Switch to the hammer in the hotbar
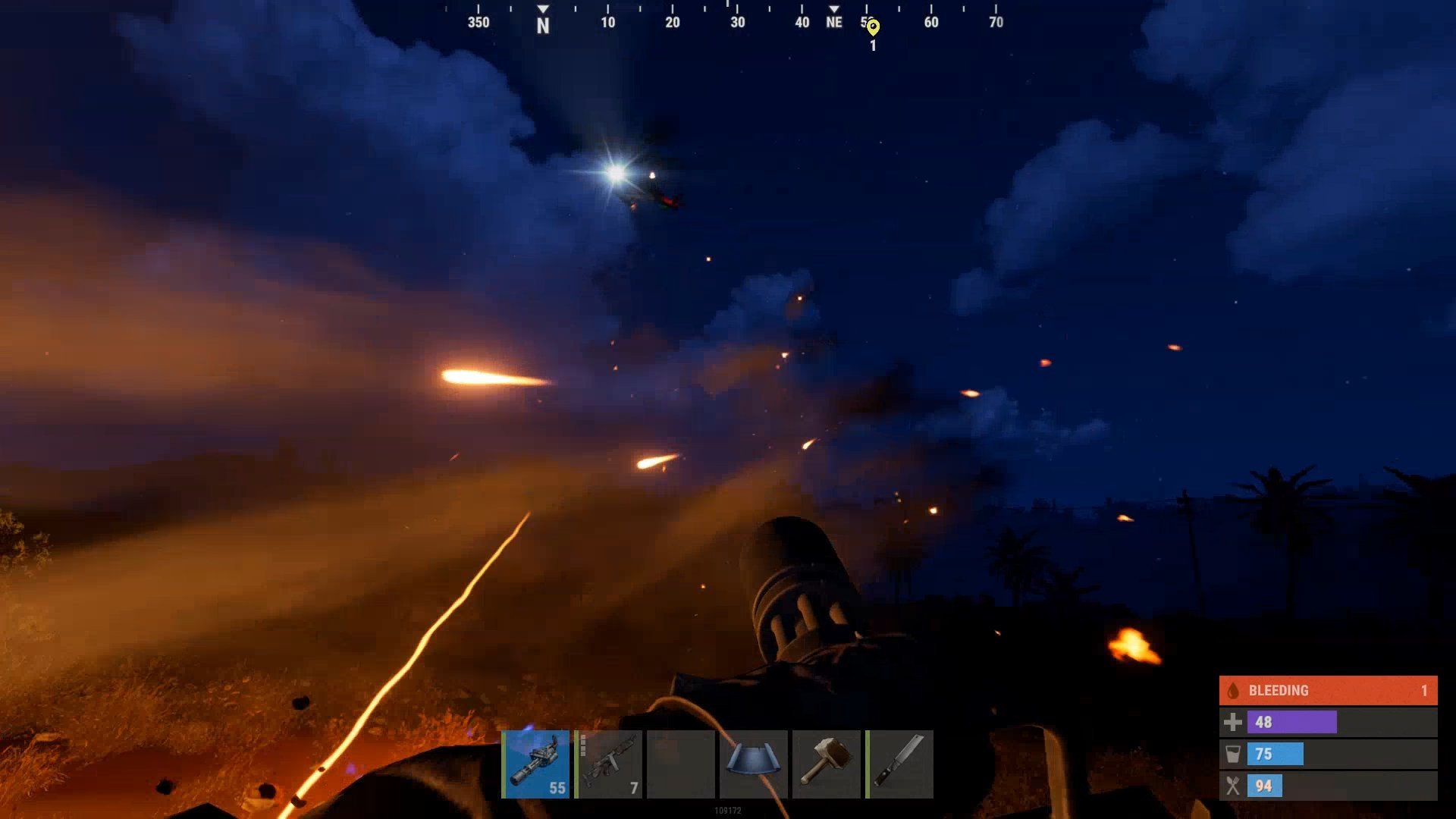 (826, 764)
